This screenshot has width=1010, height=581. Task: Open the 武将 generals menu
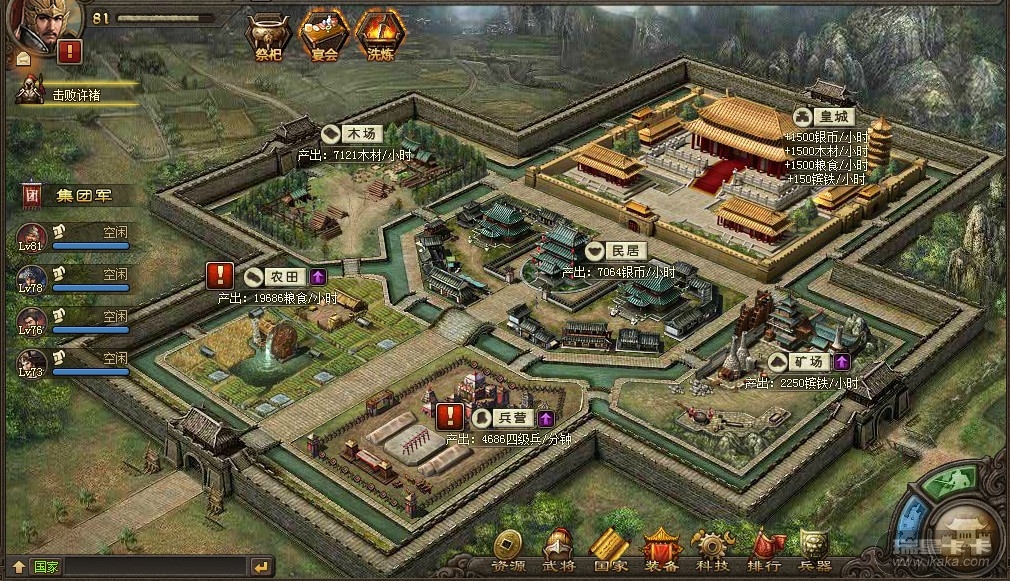558,551
